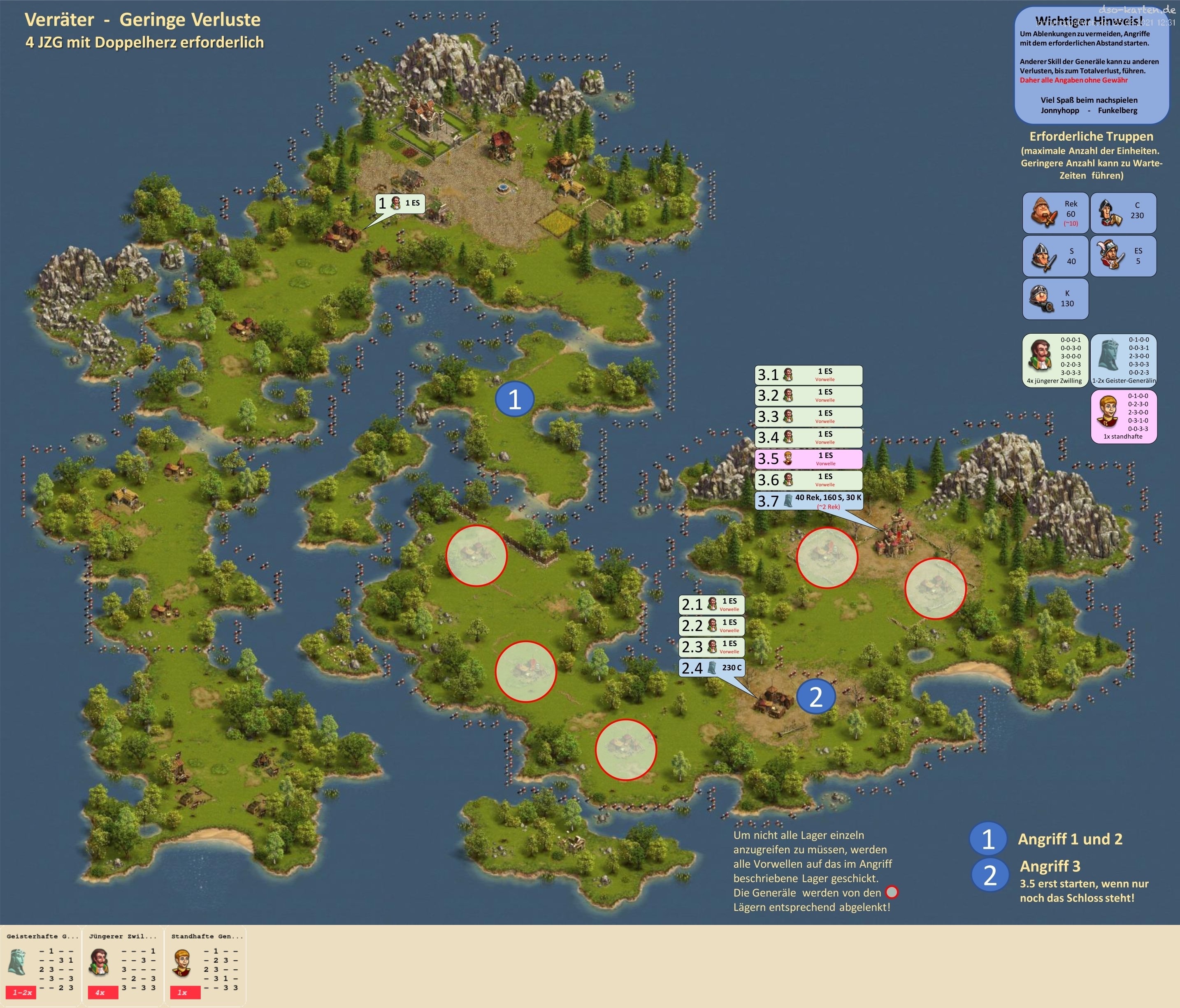This screenshot has height=1008, width=1180.
Task: Select attack step 3.5 label
Action: click(x=808, y=458)
